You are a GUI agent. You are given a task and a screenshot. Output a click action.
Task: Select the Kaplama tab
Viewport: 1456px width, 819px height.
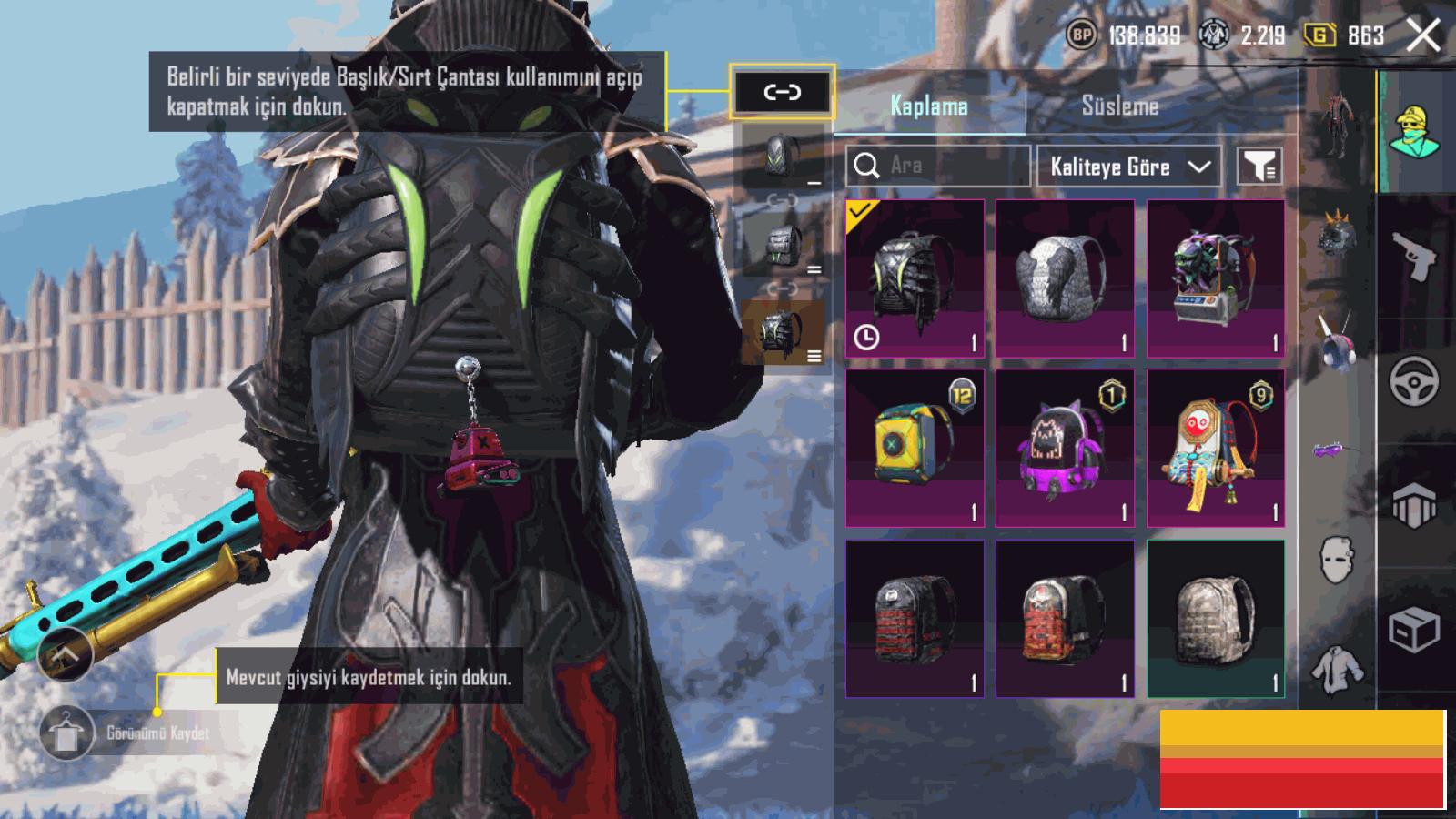928,106
